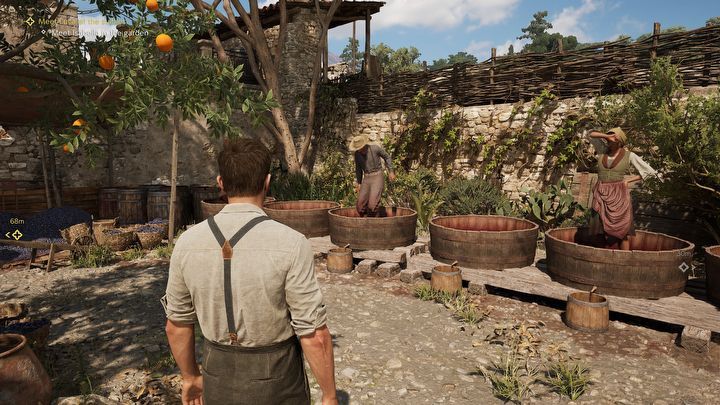720x405 pixels.
Task: Click the yellow 68m objective waypoint marker
Action: (x=15, y=234)
